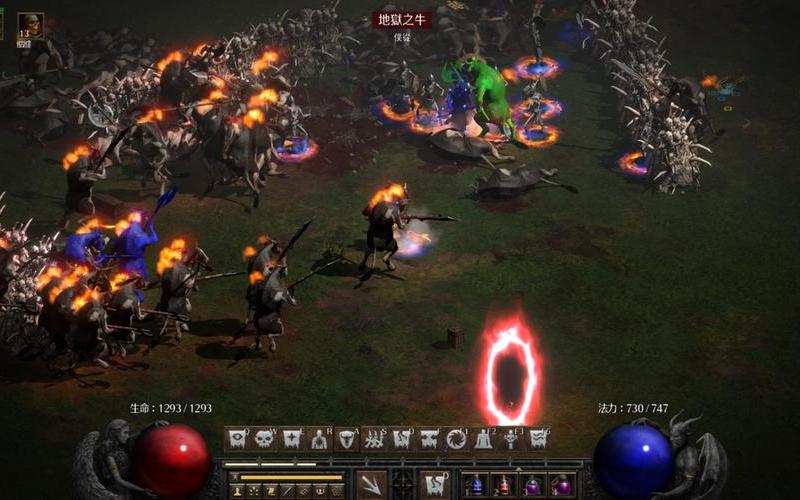Screen dimensions: 800x500
Task: Activate the horned bull head skill
Action: 347,438
